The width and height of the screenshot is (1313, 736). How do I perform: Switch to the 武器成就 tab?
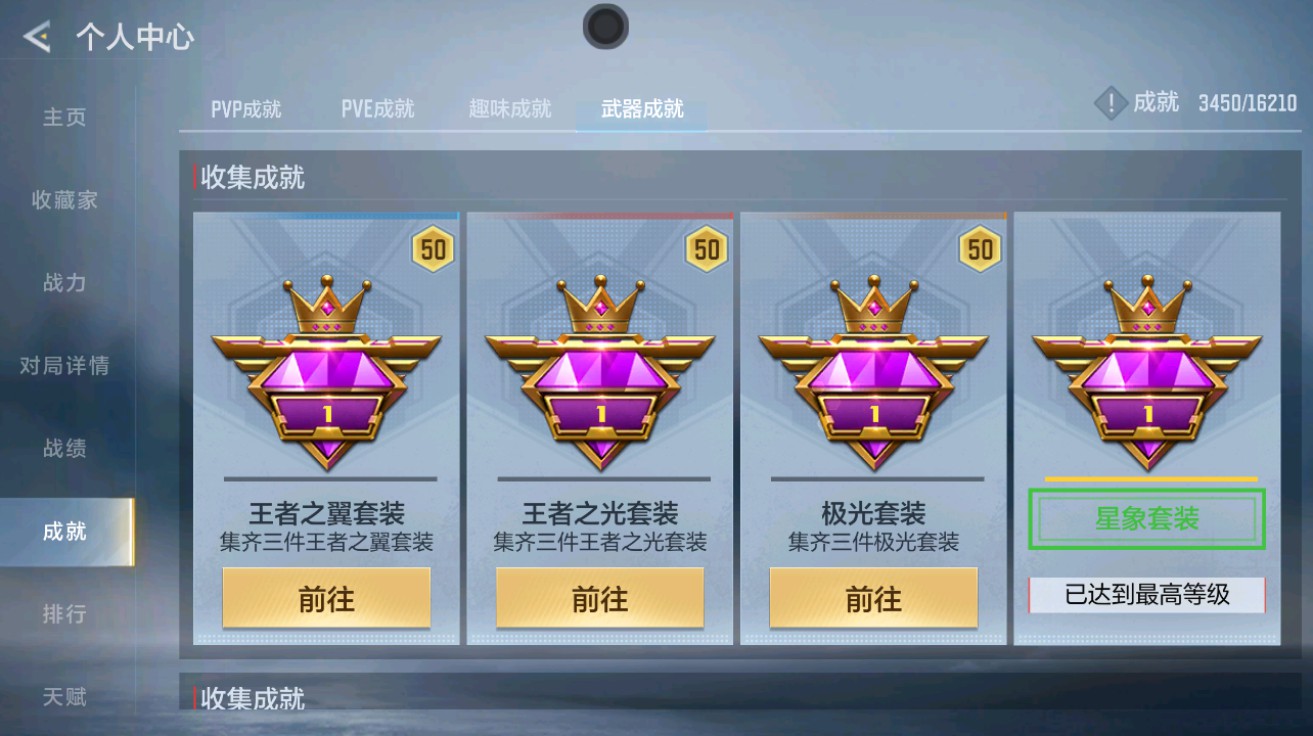click(641, 111)
